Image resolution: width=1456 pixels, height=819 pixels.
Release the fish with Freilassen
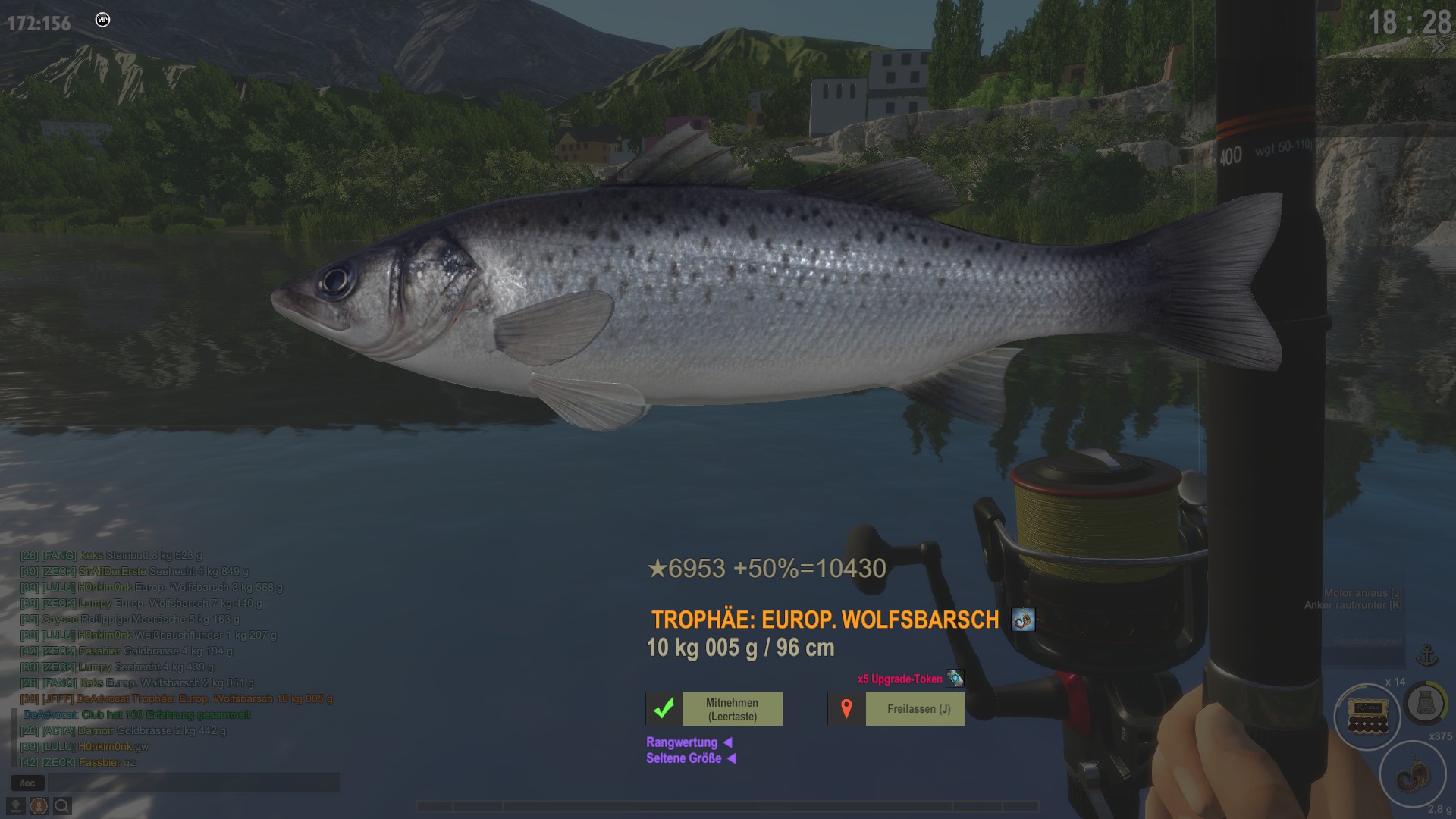pos(896,709)
